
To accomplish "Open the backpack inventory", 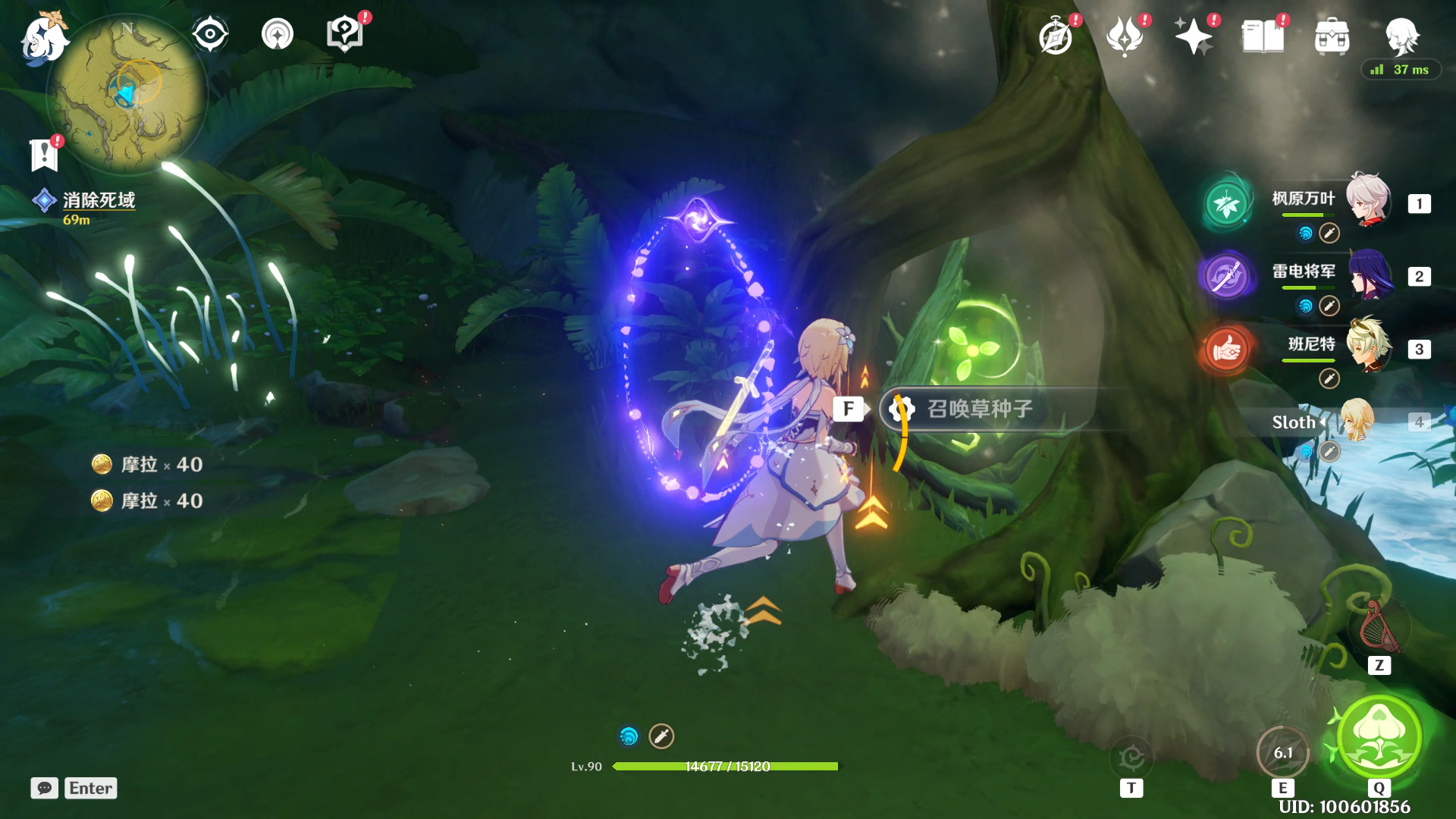I will click(1332, 37).
